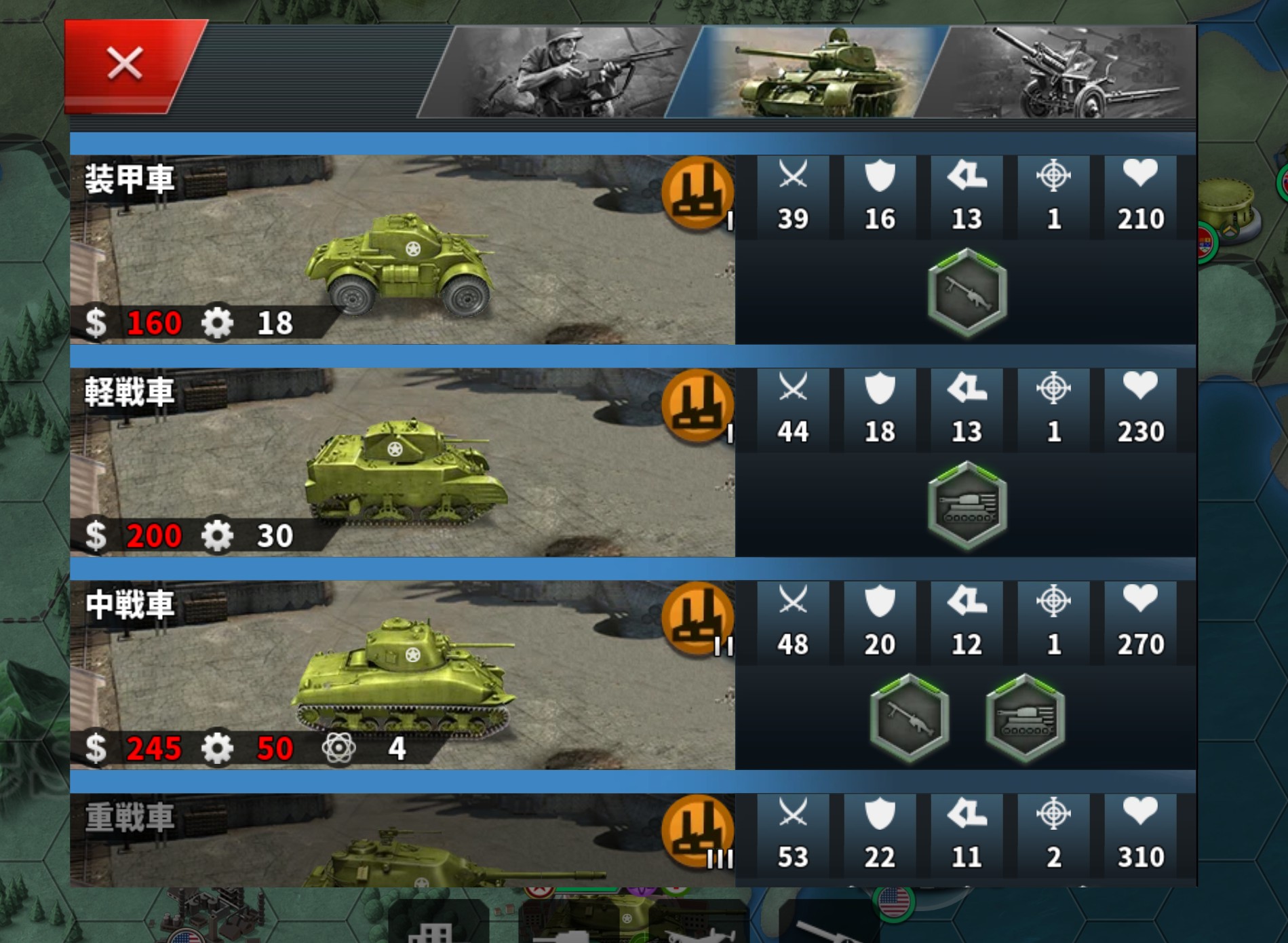Inspect the medium tank's tank skill badge
This screenshot has height=943, width=1288.
point(1025,718)
